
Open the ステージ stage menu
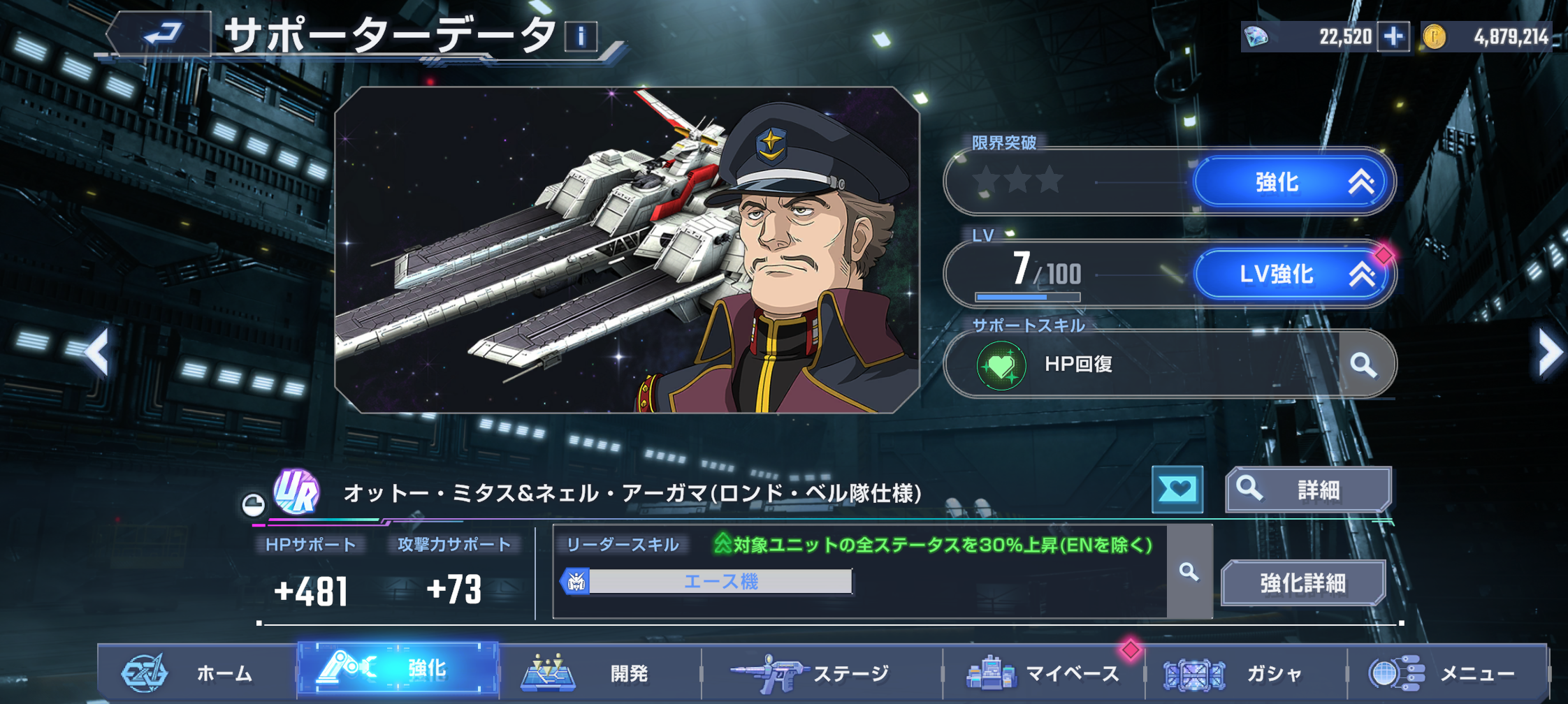821,673
